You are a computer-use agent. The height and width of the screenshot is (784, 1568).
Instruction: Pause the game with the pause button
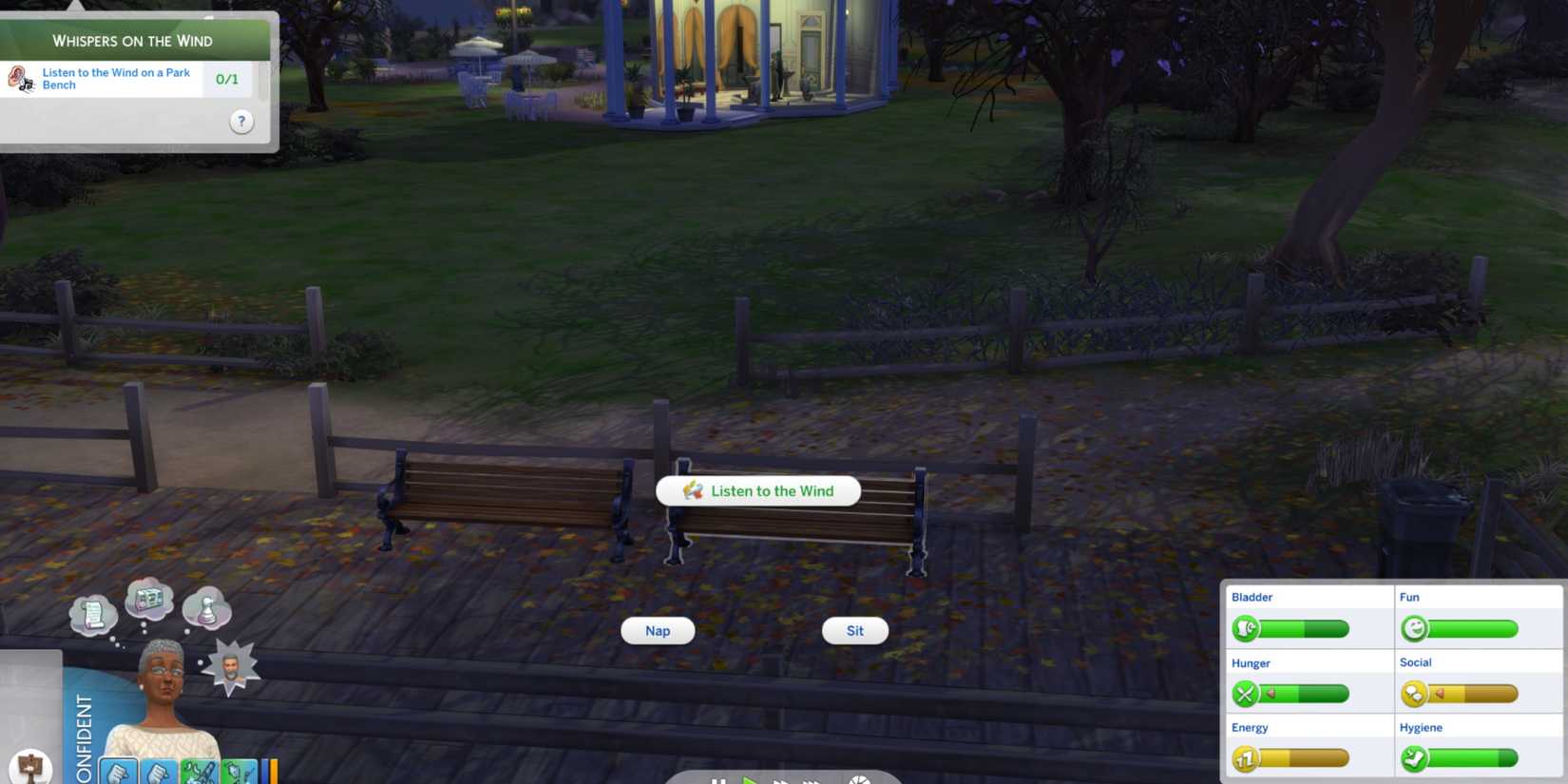(x=719, y=781)
